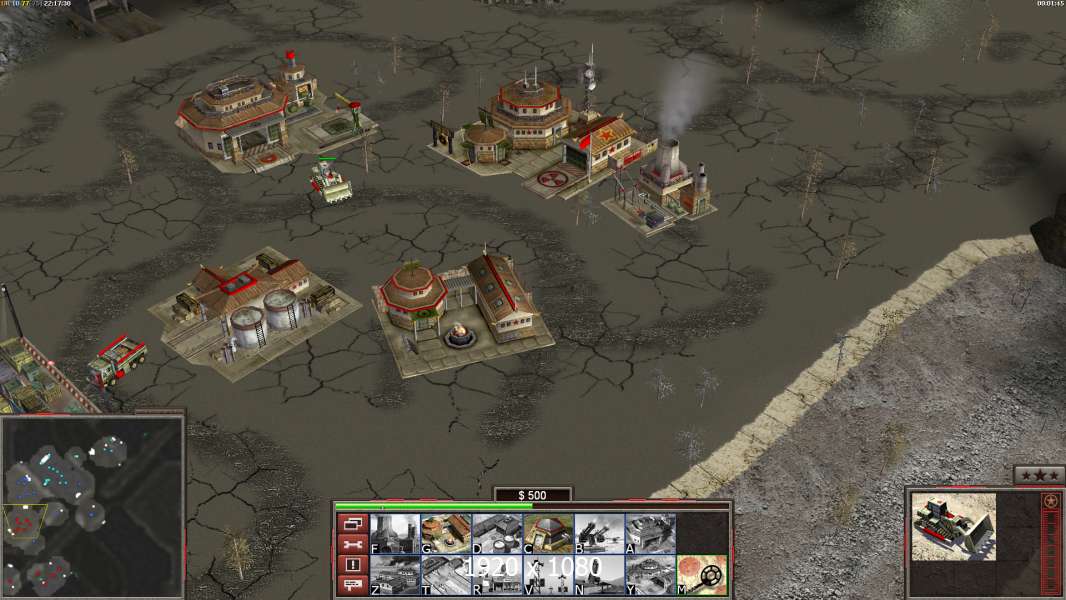This screenshot has height=600, width=1066.
Task: Click the red wrench button
Action: pos(352,544)
